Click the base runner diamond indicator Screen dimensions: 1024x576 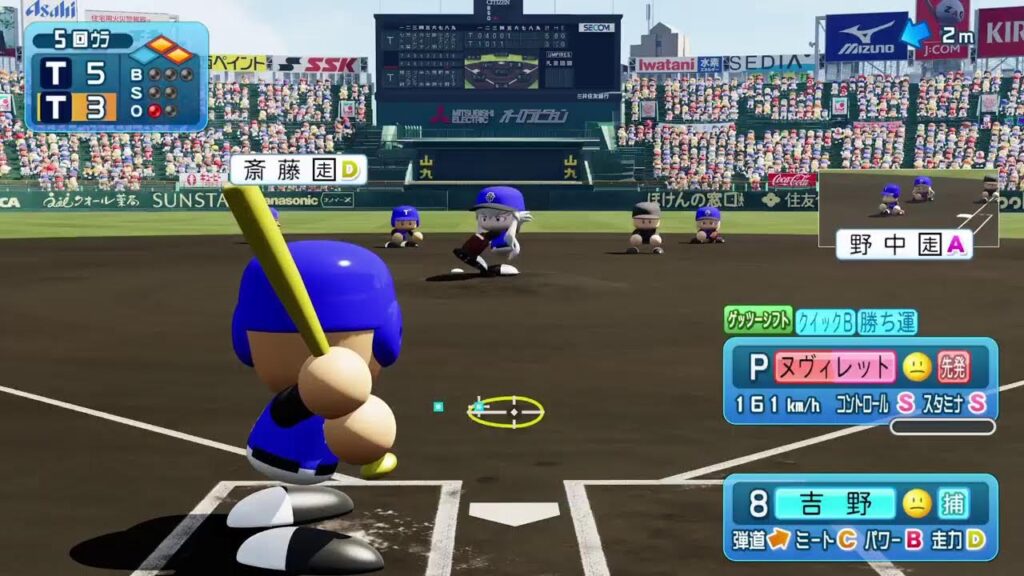[x=170, y=49]
